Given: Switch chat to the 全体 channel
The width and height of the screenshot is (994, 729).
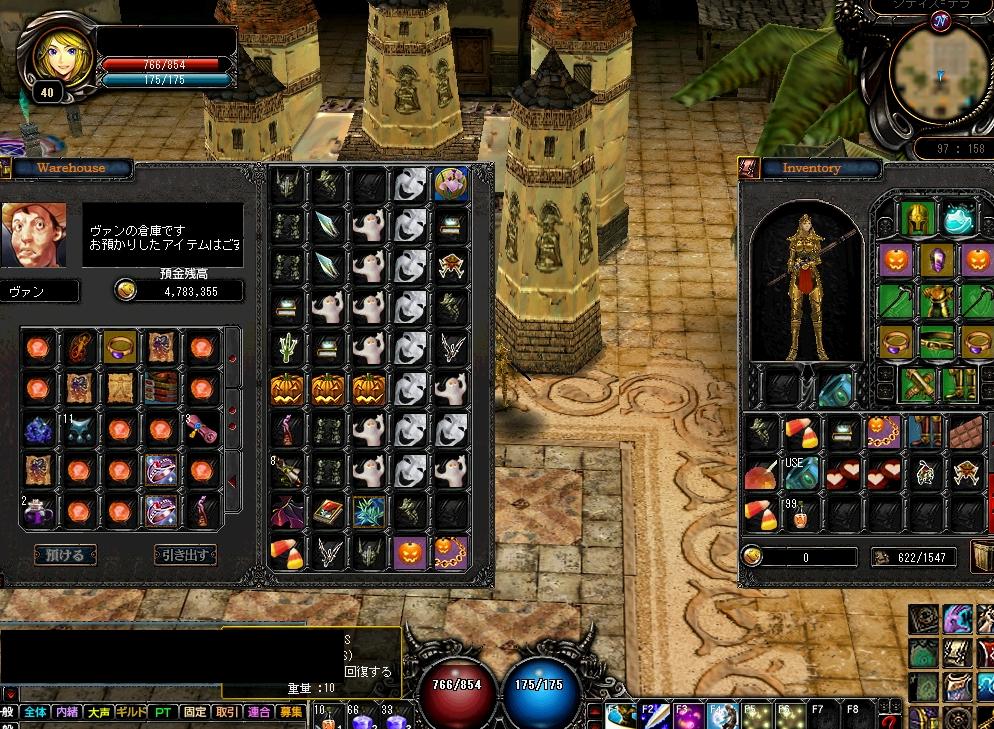Looking at the screenshot, I should point(35,712).
